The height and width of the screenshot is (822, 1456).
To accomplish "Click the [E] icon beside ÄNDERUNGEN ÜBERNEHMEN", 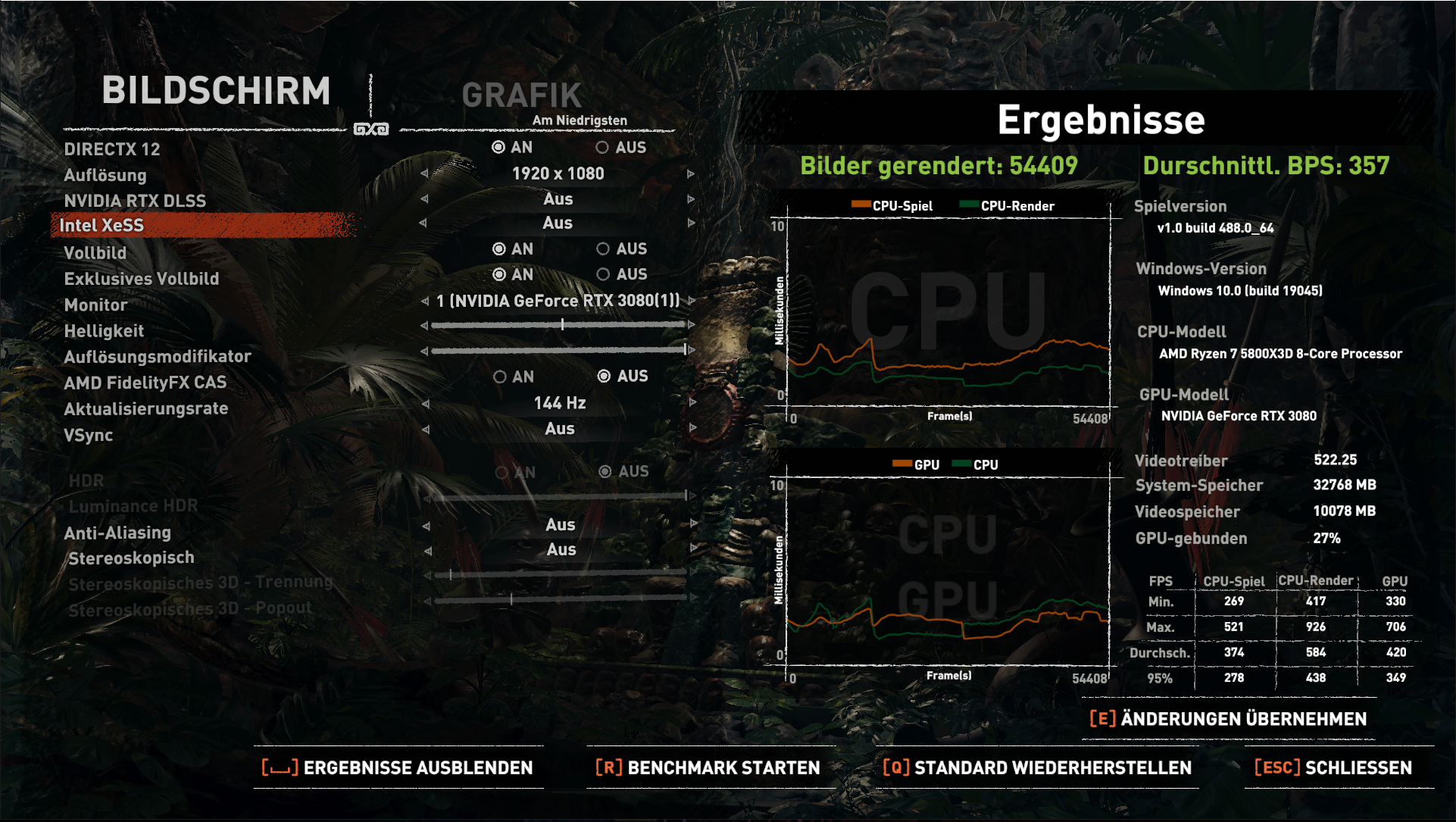I will coord(1102,718).
